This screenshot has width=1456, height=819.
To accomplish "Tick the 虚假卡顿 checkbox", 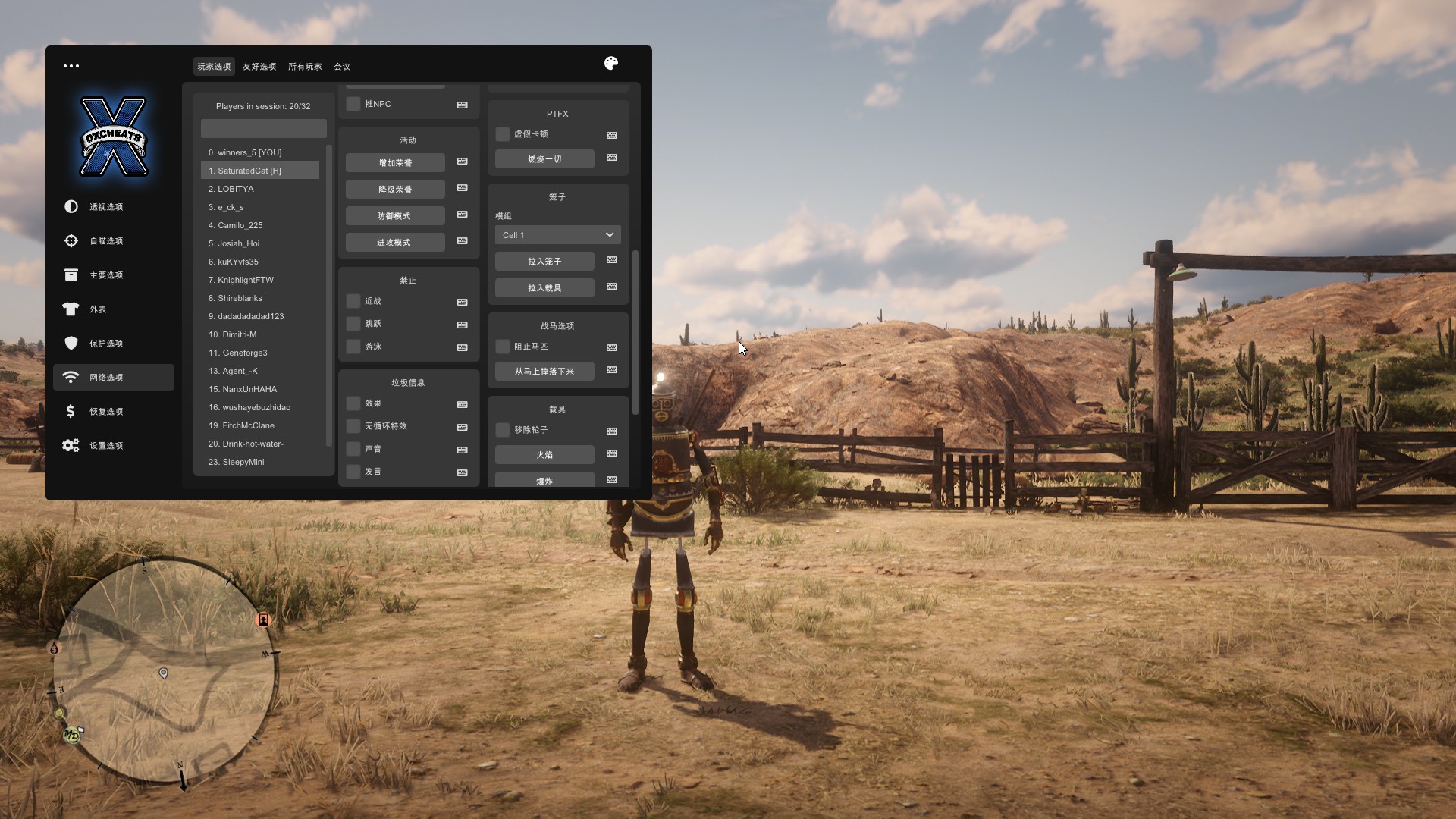I will point(503,134).
